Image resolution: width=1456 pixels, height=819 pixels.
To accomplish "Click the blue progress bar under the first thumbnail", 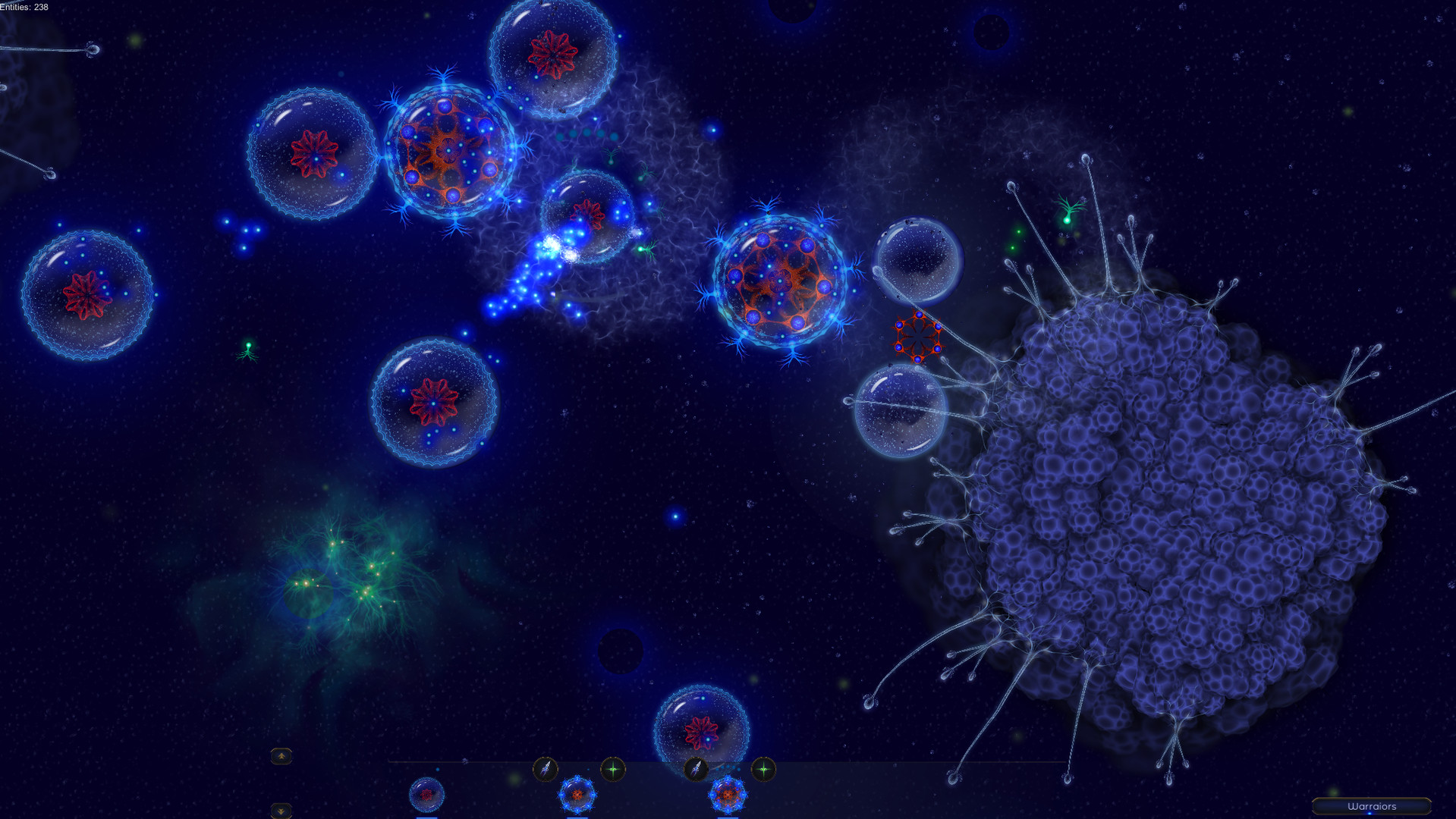I will [426, 817].
